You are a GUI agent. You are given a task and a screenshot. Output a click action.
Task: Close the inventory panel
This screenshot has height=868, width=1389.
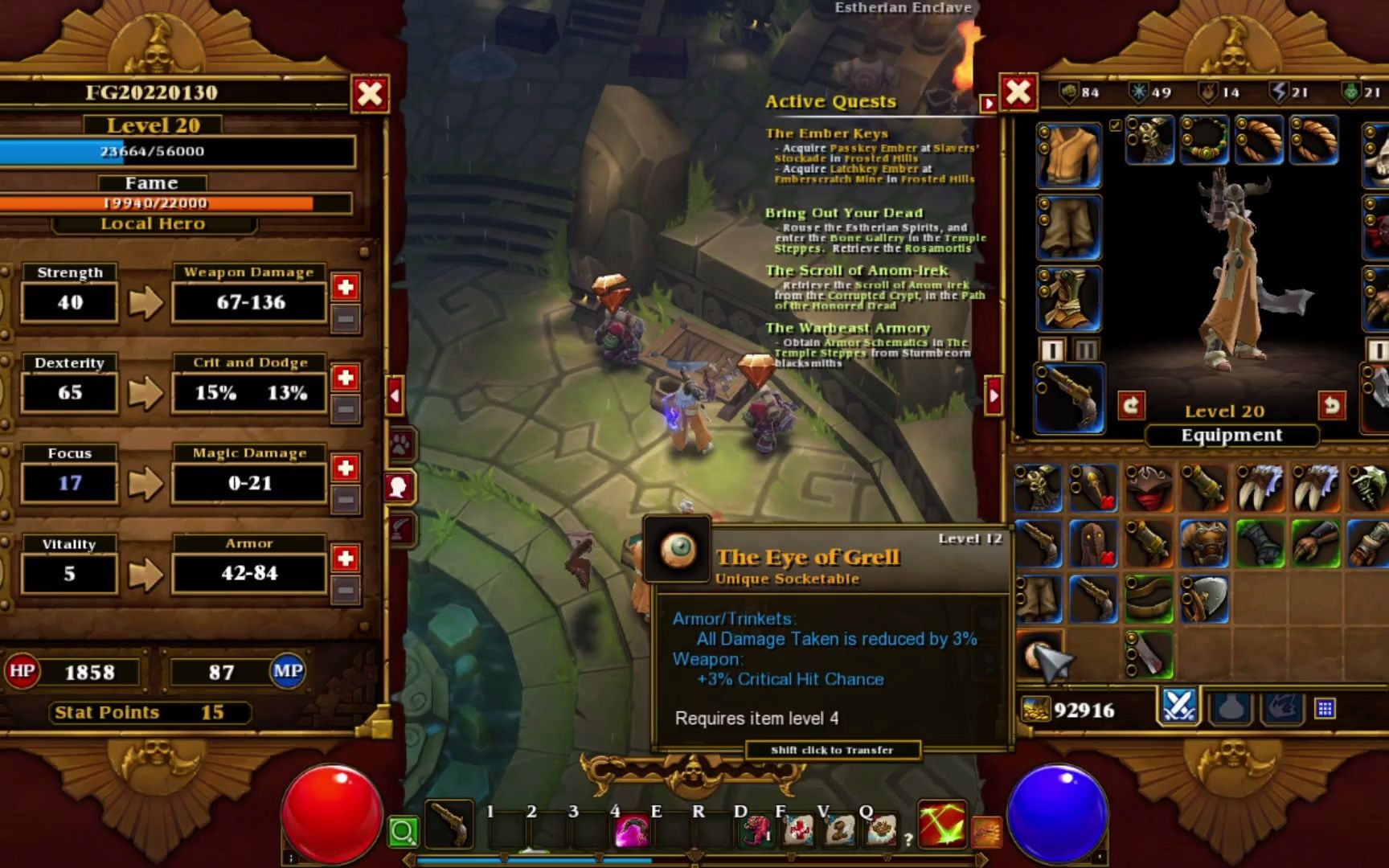(x=1018, y=92)
